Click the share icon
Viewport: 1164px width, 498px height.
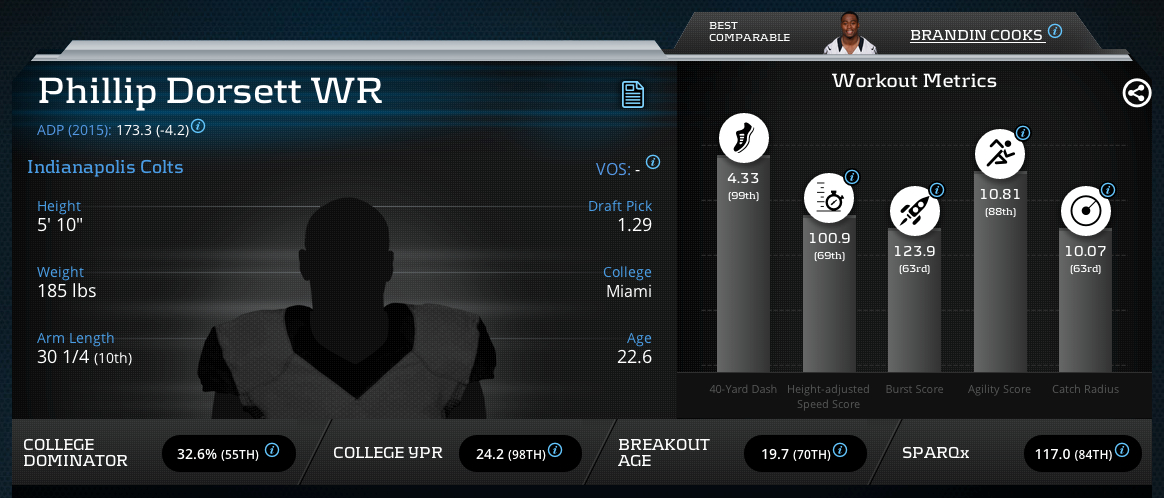point(1135,94)
